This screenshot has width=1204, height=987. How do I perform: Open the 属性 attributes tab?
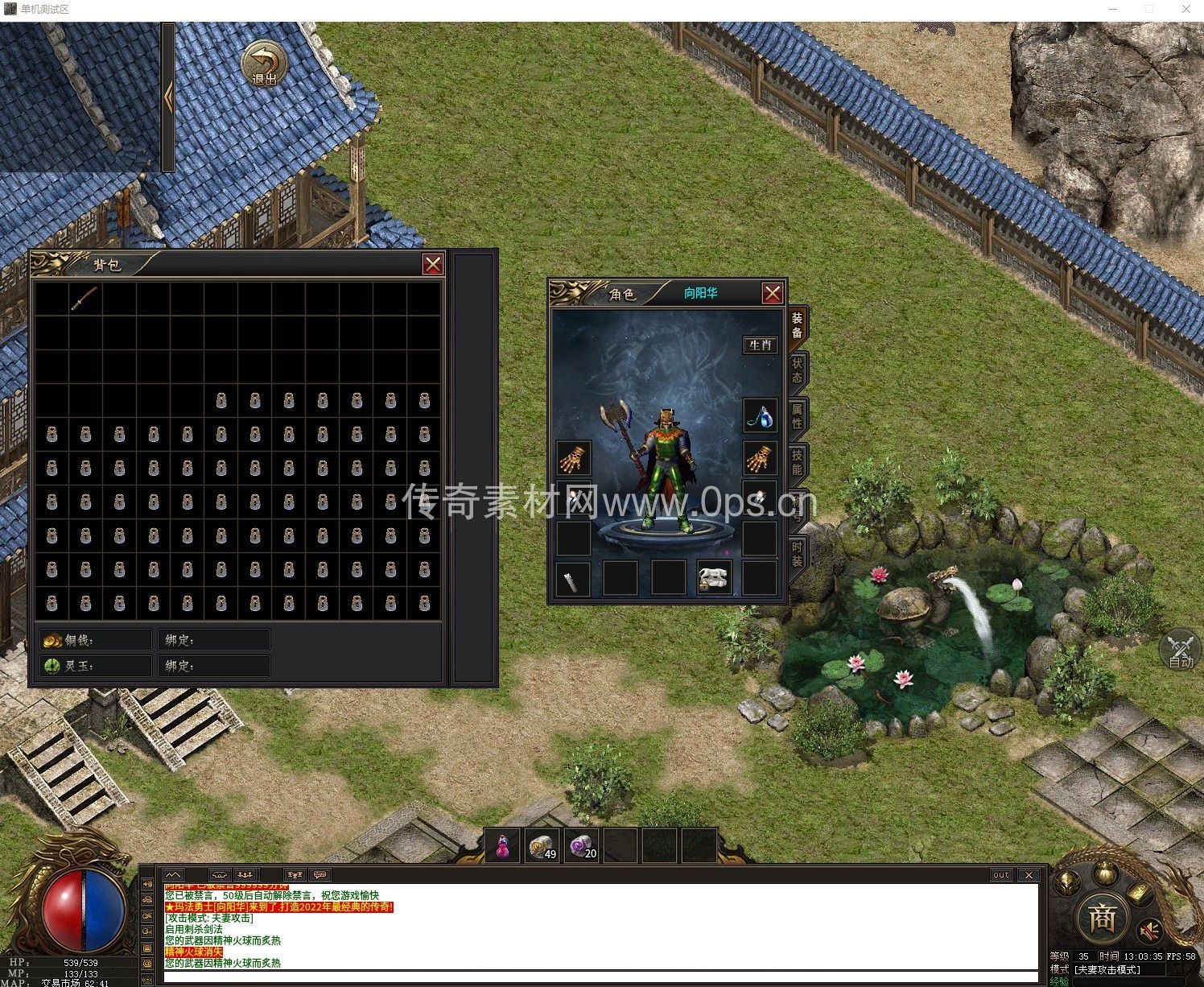click(797, 416)
